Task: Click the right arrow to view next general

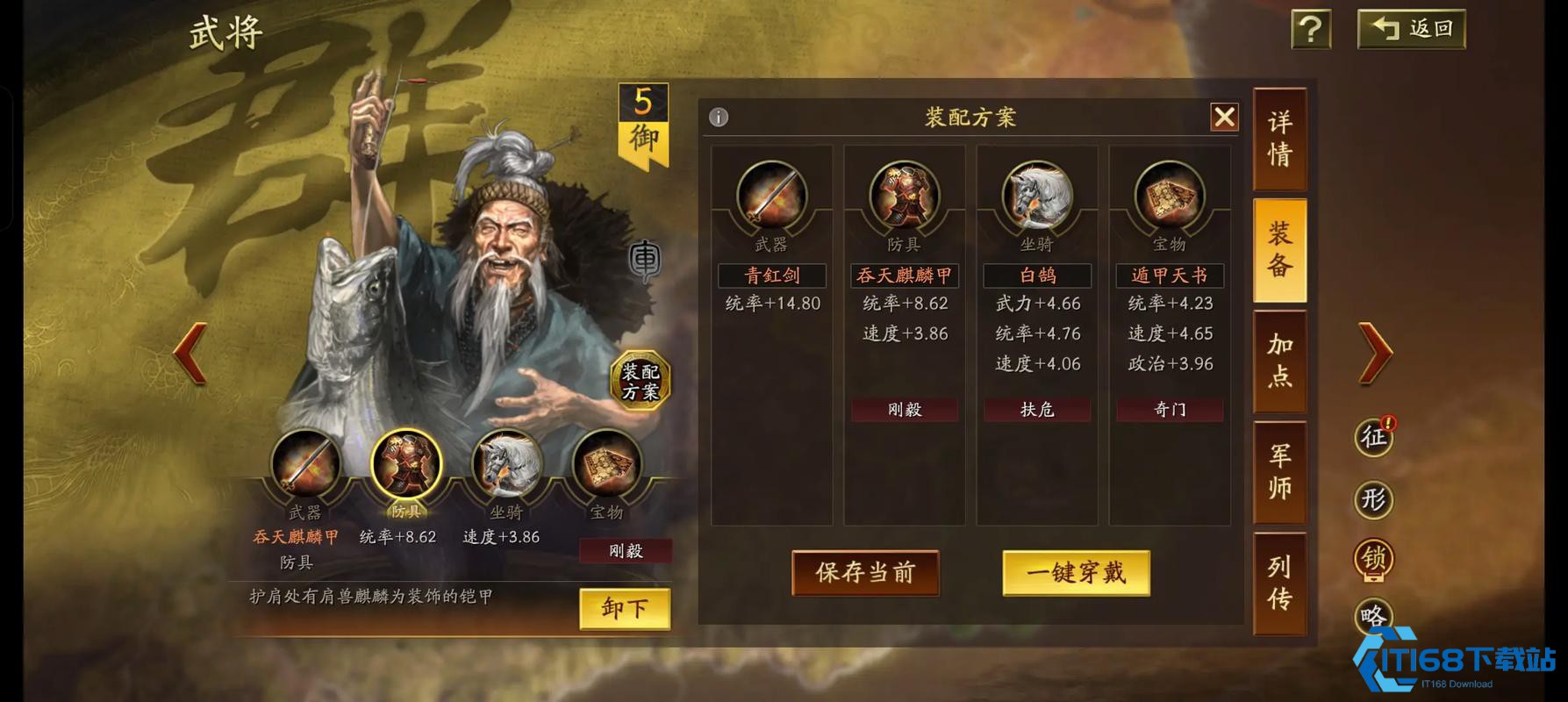Action: [1375, 351]
